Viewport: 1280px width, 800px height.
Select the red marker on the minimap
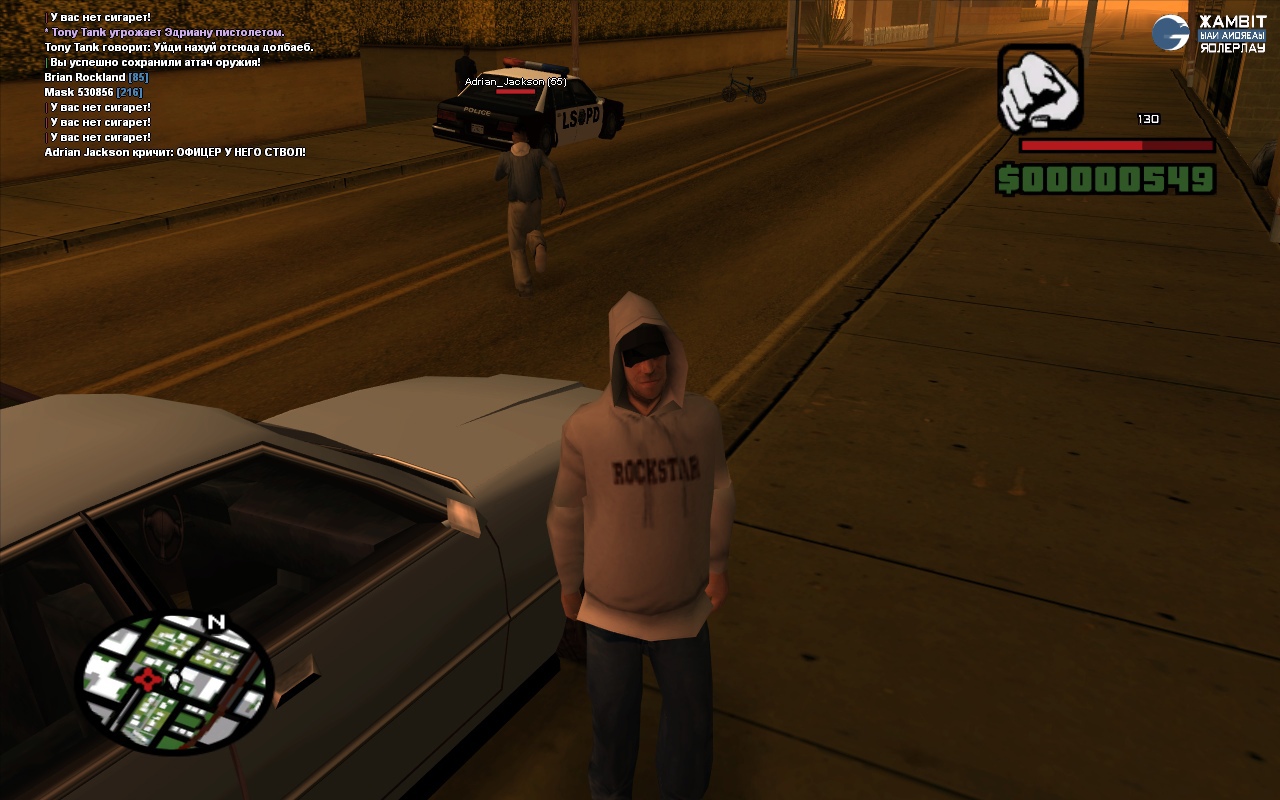coord(148,681)
